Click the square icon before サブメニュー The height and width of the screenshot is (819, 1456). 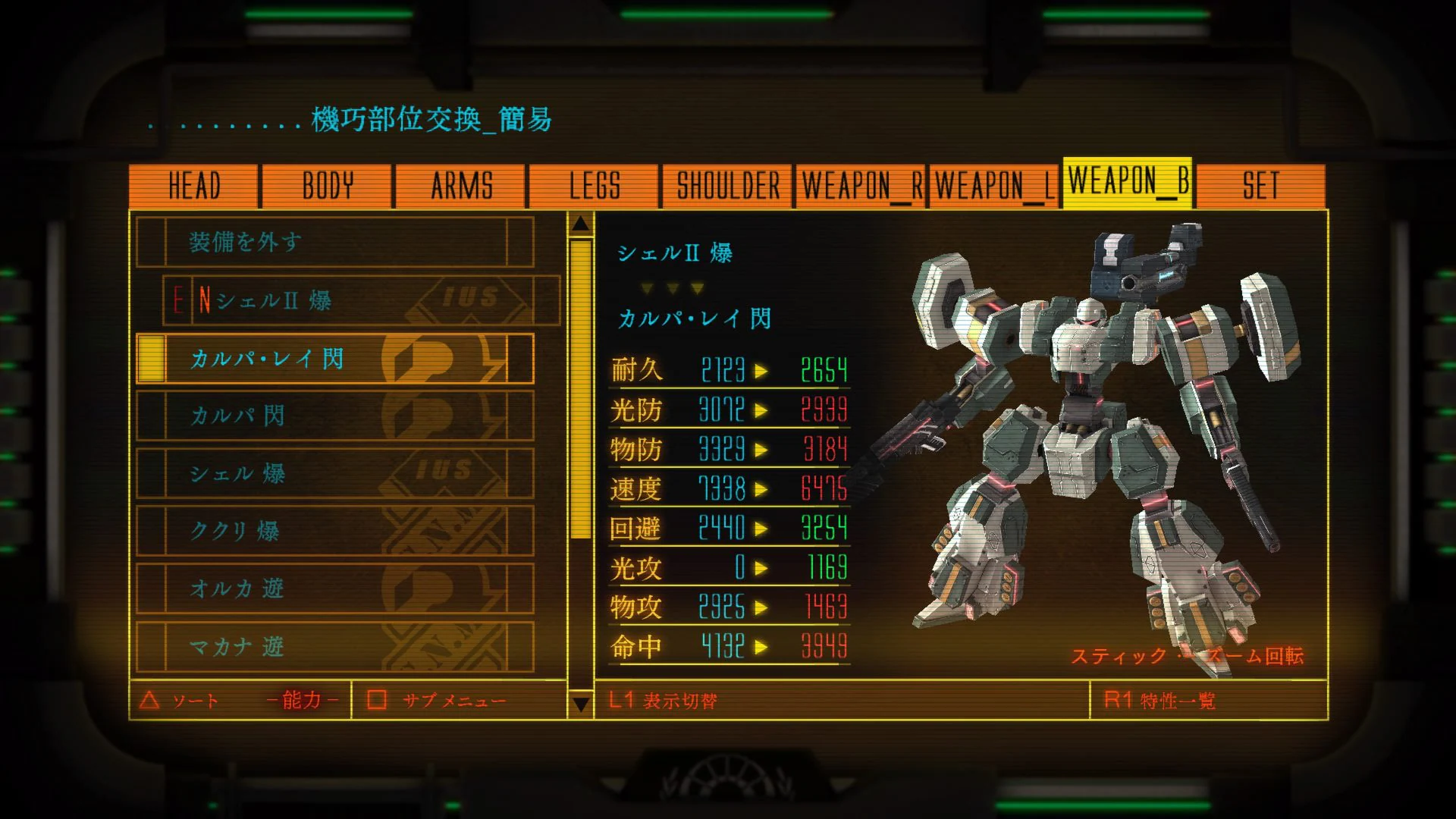[373, 701]
